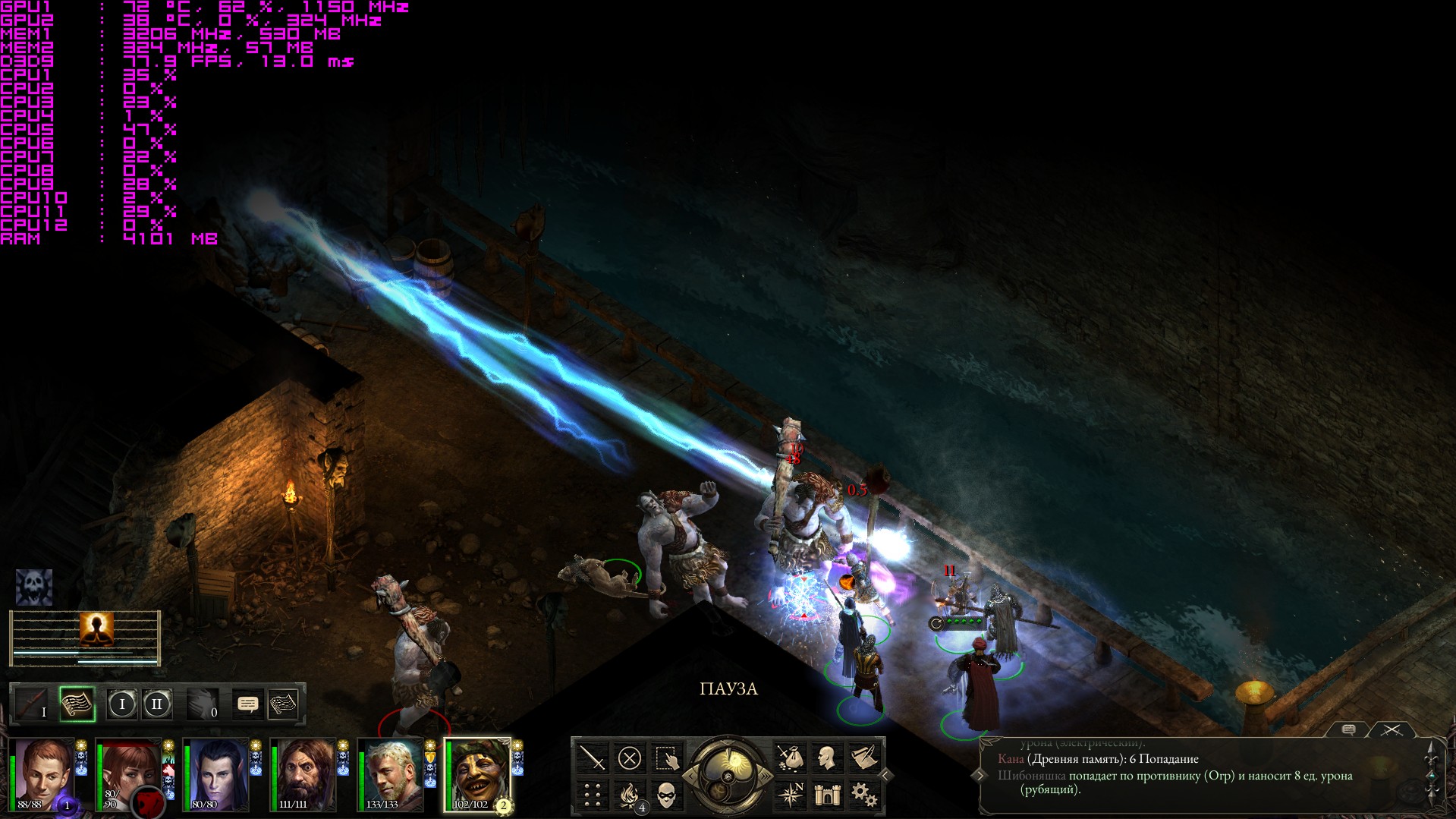1456x819 pixels.
Task: Open the weapon set I slot
Action: [x=33, y=704]
